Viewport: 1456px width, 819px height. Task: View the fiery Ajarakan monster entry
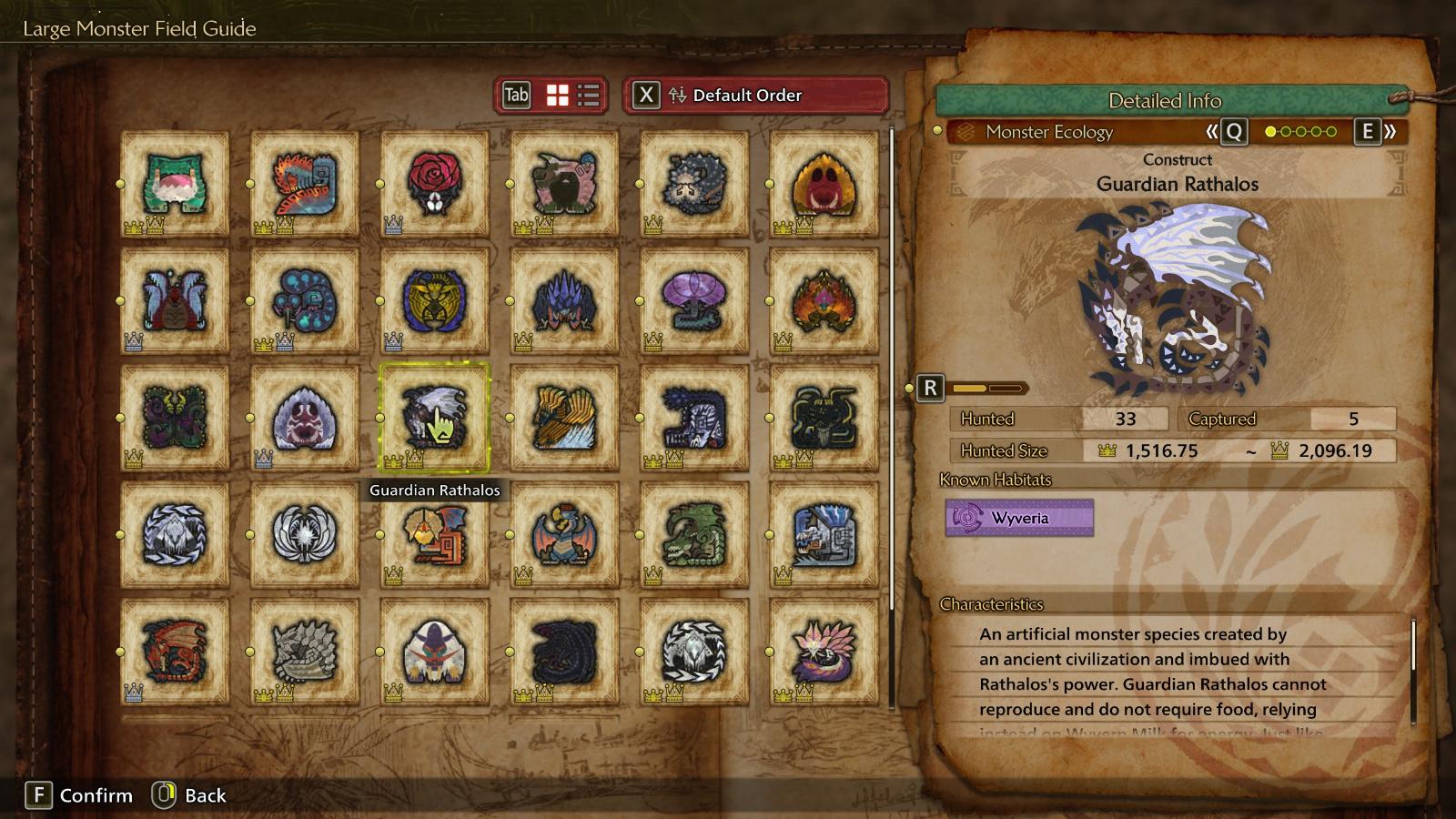pos(824,300)
